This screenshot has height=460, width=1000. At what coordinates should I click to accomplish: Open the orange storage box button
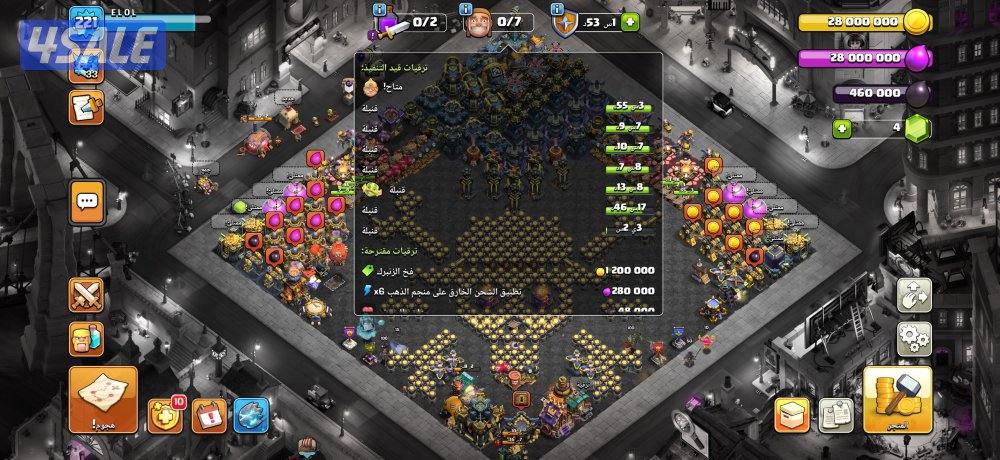(792, 414)
